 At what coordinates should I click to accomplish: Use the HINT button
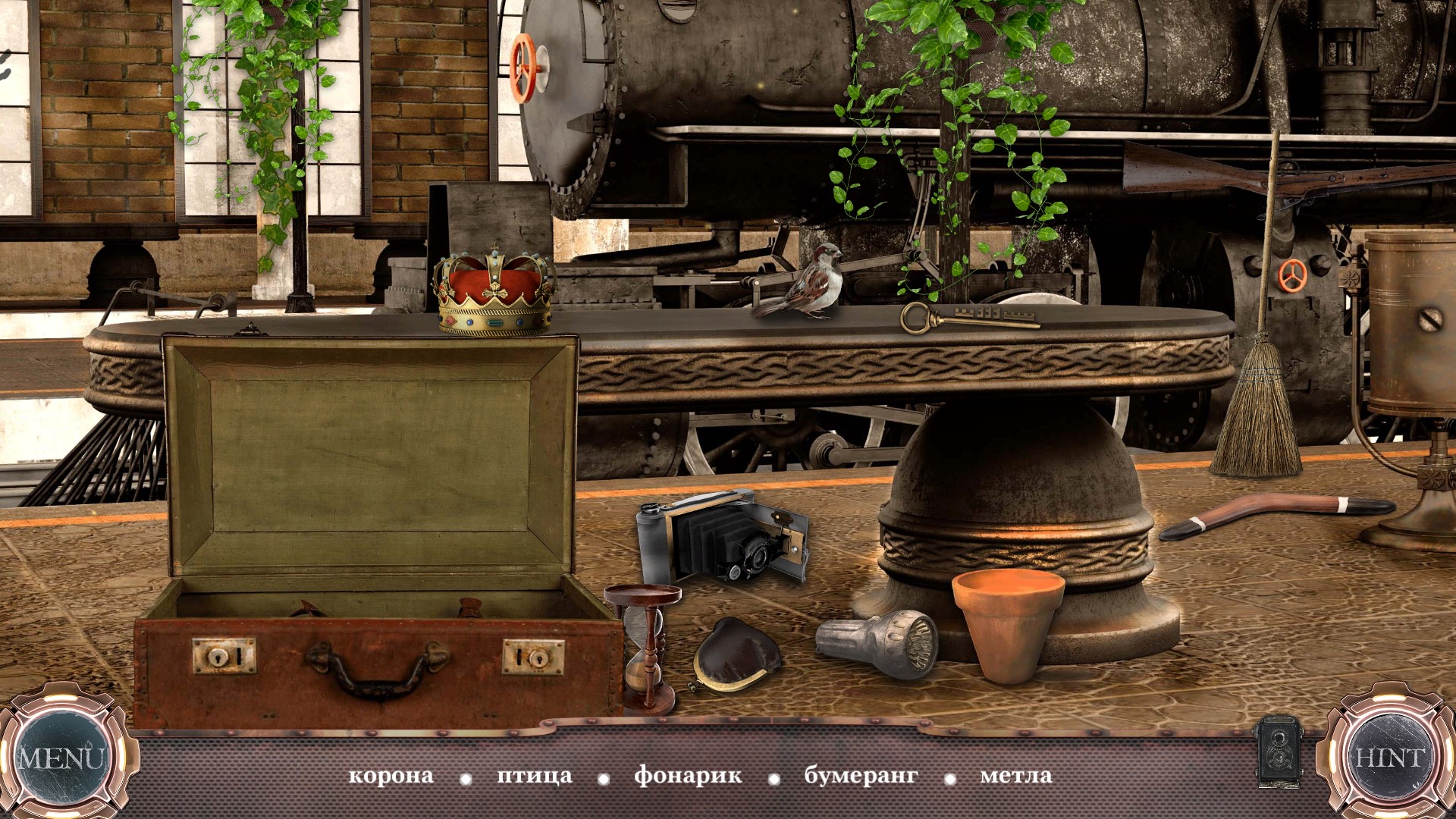point(1390,758)
